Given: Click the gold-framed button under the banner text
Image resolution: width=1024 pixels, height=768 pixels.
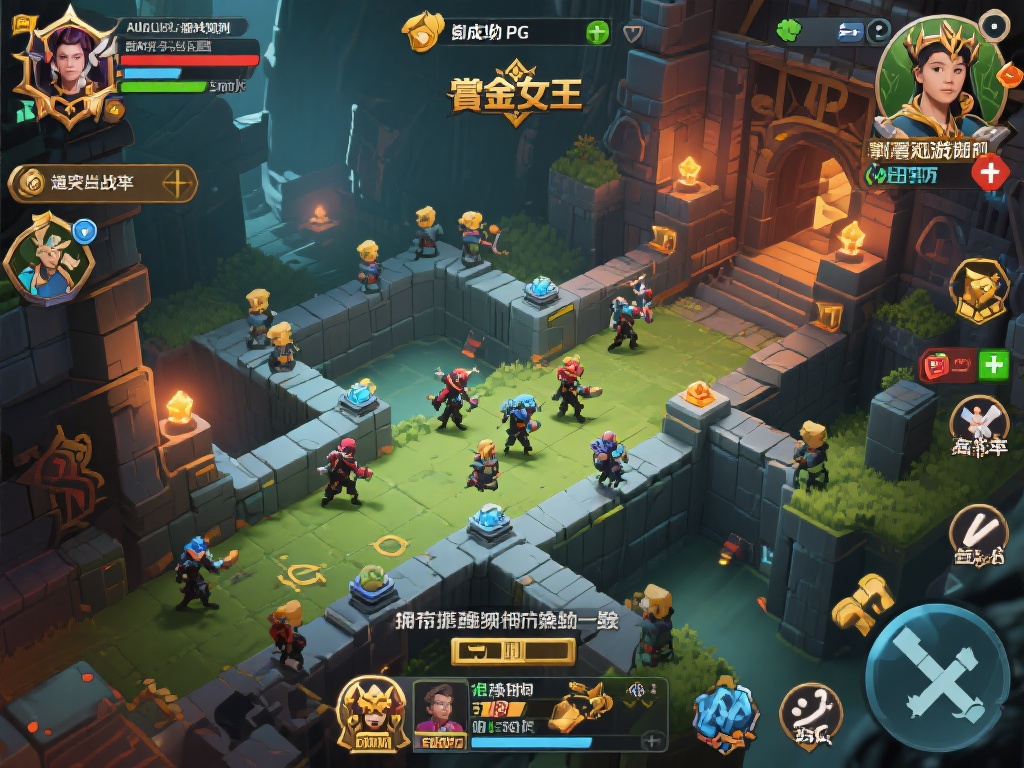Looking at the screenshot, I should point(513,652).
